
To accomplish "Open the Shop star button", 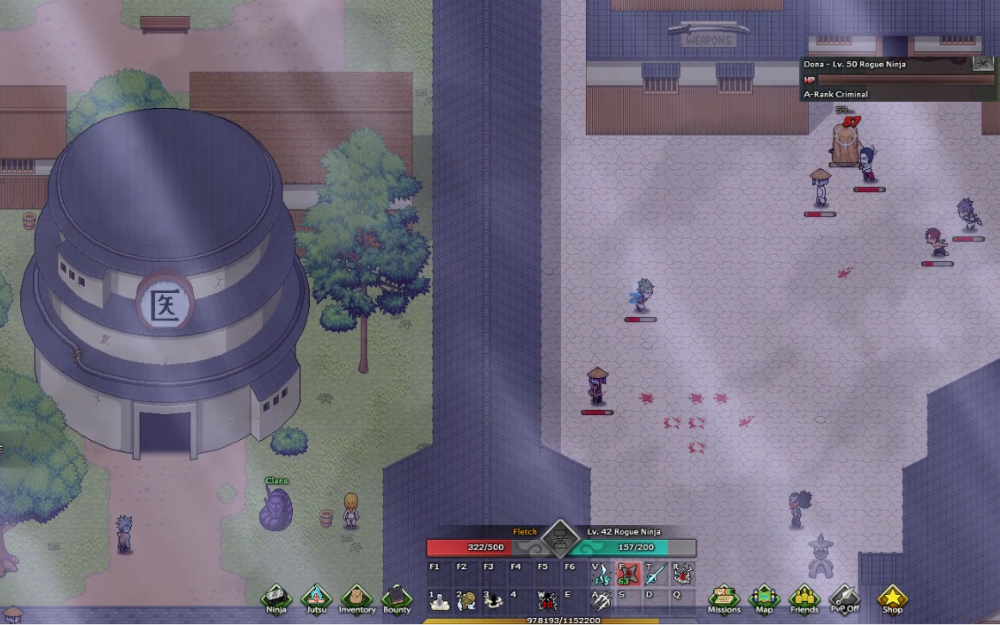I will point(892,598).
